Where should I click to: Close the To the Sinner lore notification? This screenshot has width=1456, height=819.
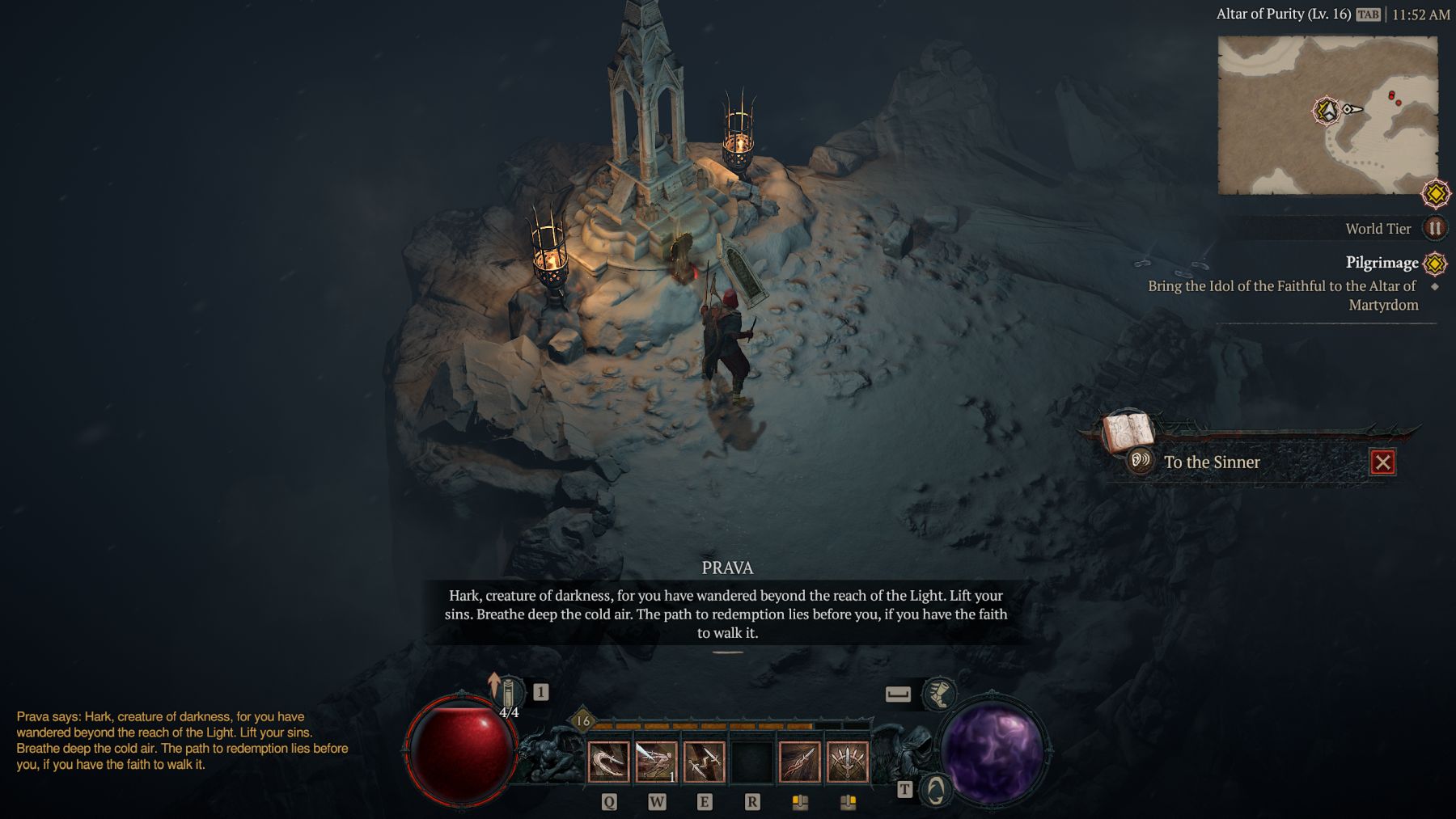(1382, 462)
